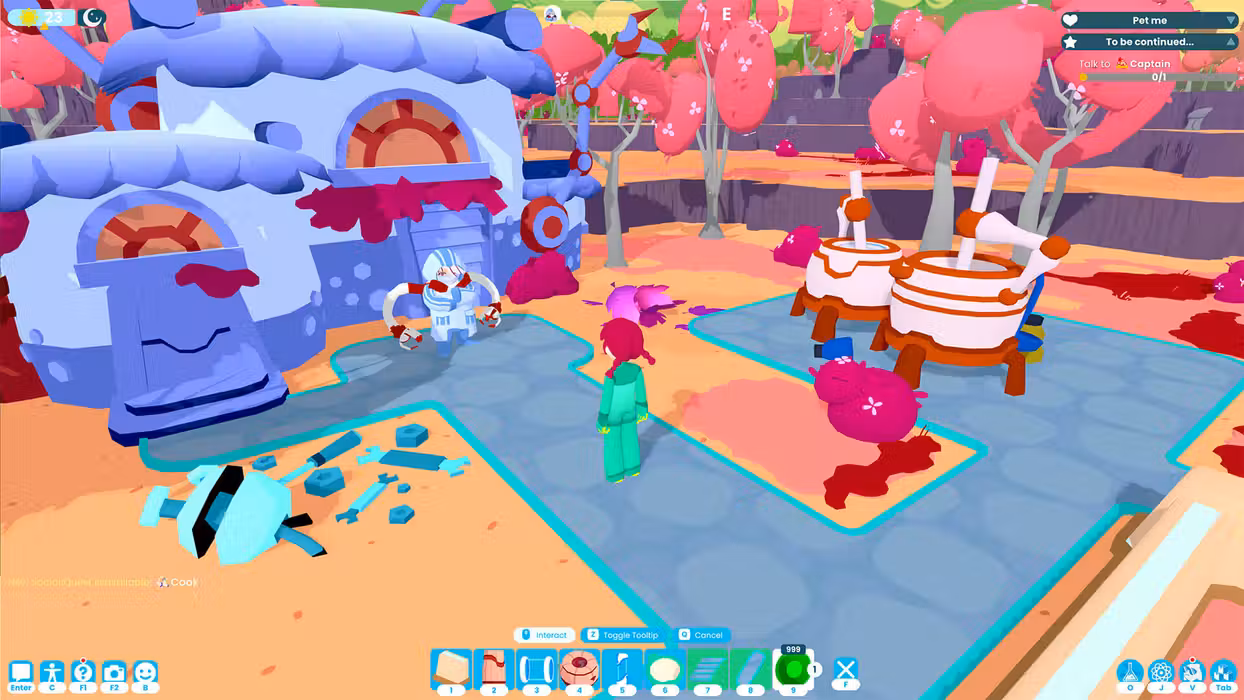Open the smiley face emote icon
The width and height of the screenshot is (1244, 700).
(x=145, y=673)
